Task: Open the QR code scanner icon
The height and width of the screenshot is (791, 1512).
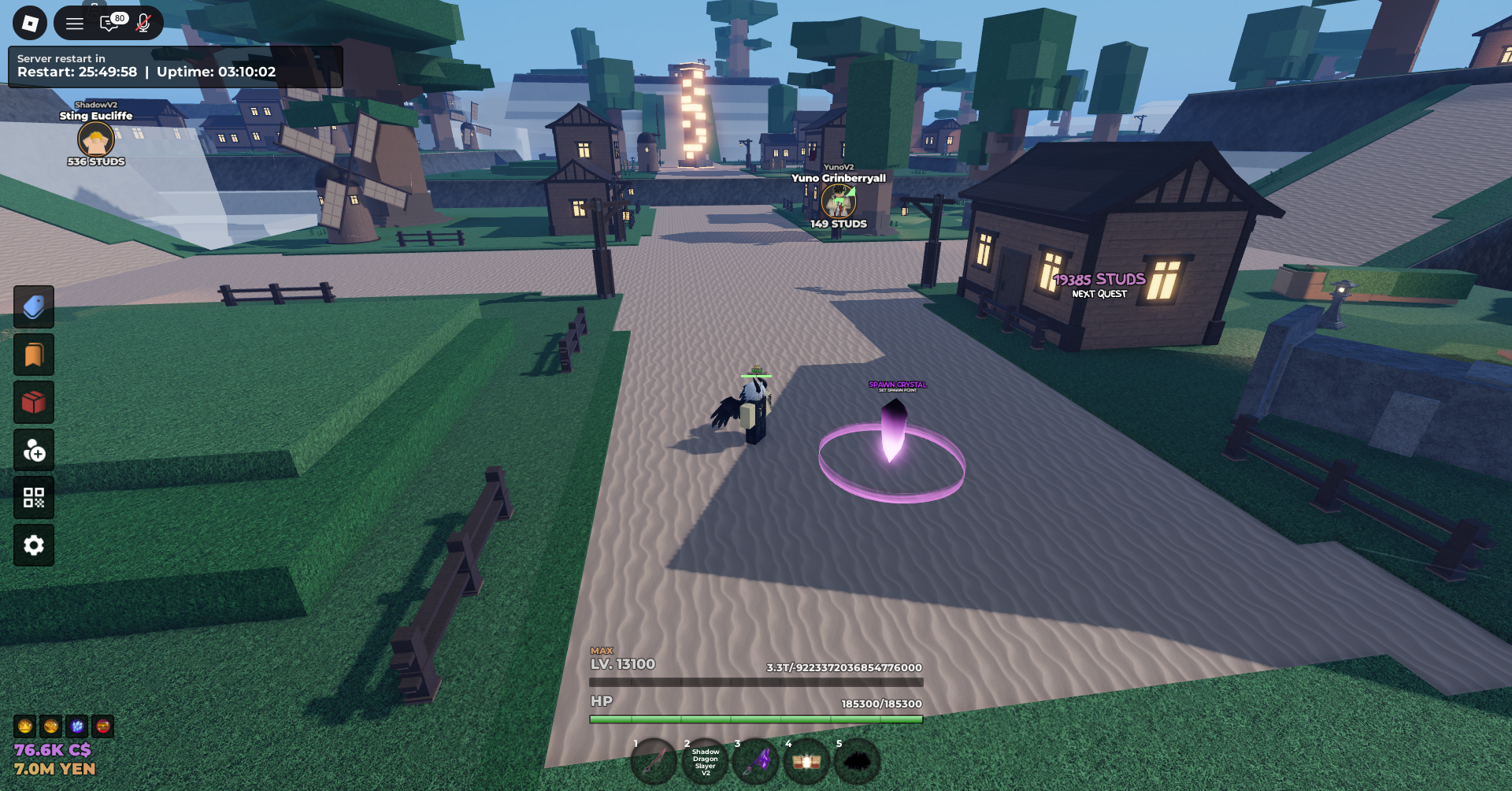Action: click(x=33, y=497)
